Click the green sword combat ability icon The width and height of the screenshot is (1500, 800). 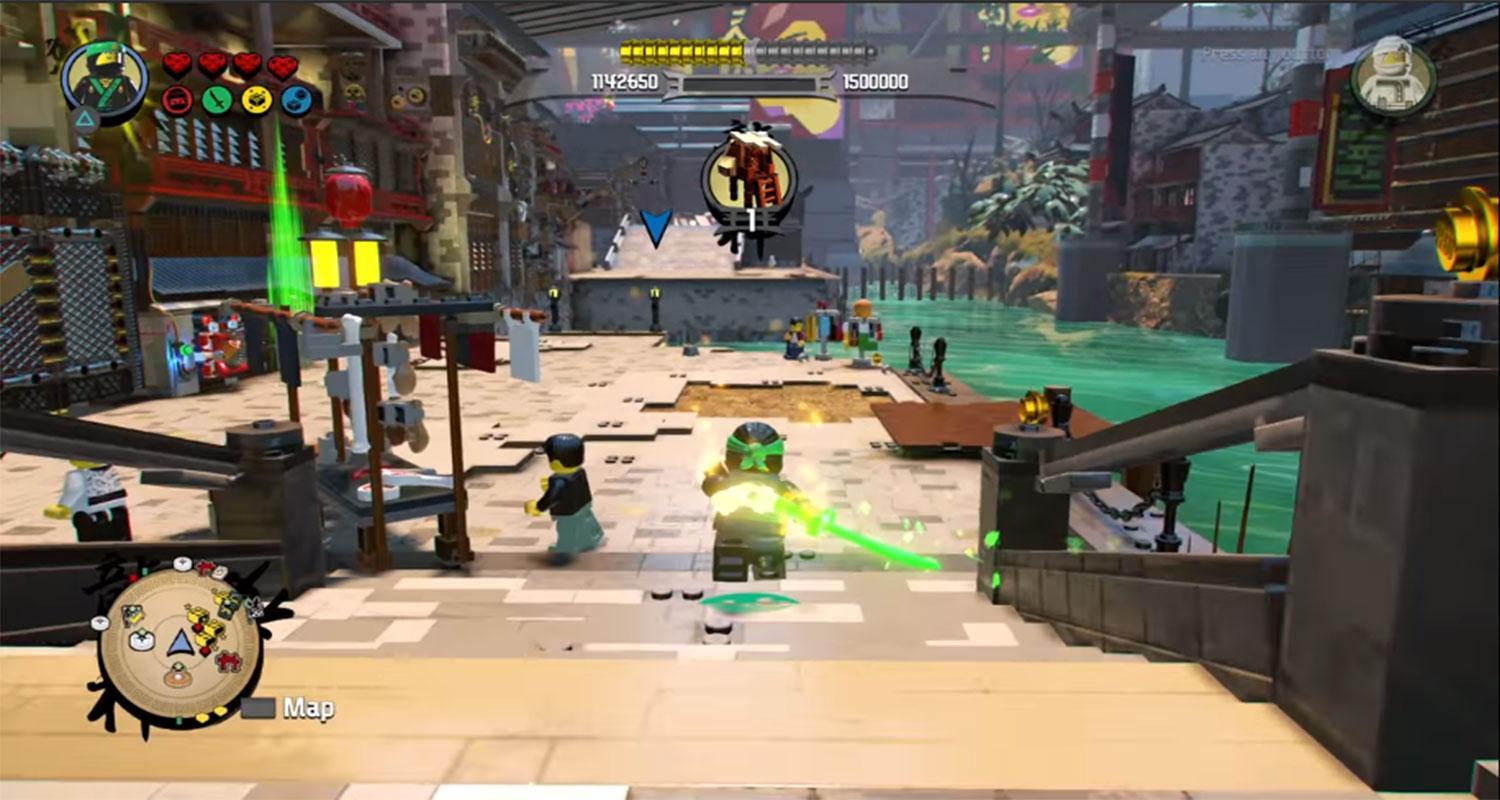pos(217,100)
